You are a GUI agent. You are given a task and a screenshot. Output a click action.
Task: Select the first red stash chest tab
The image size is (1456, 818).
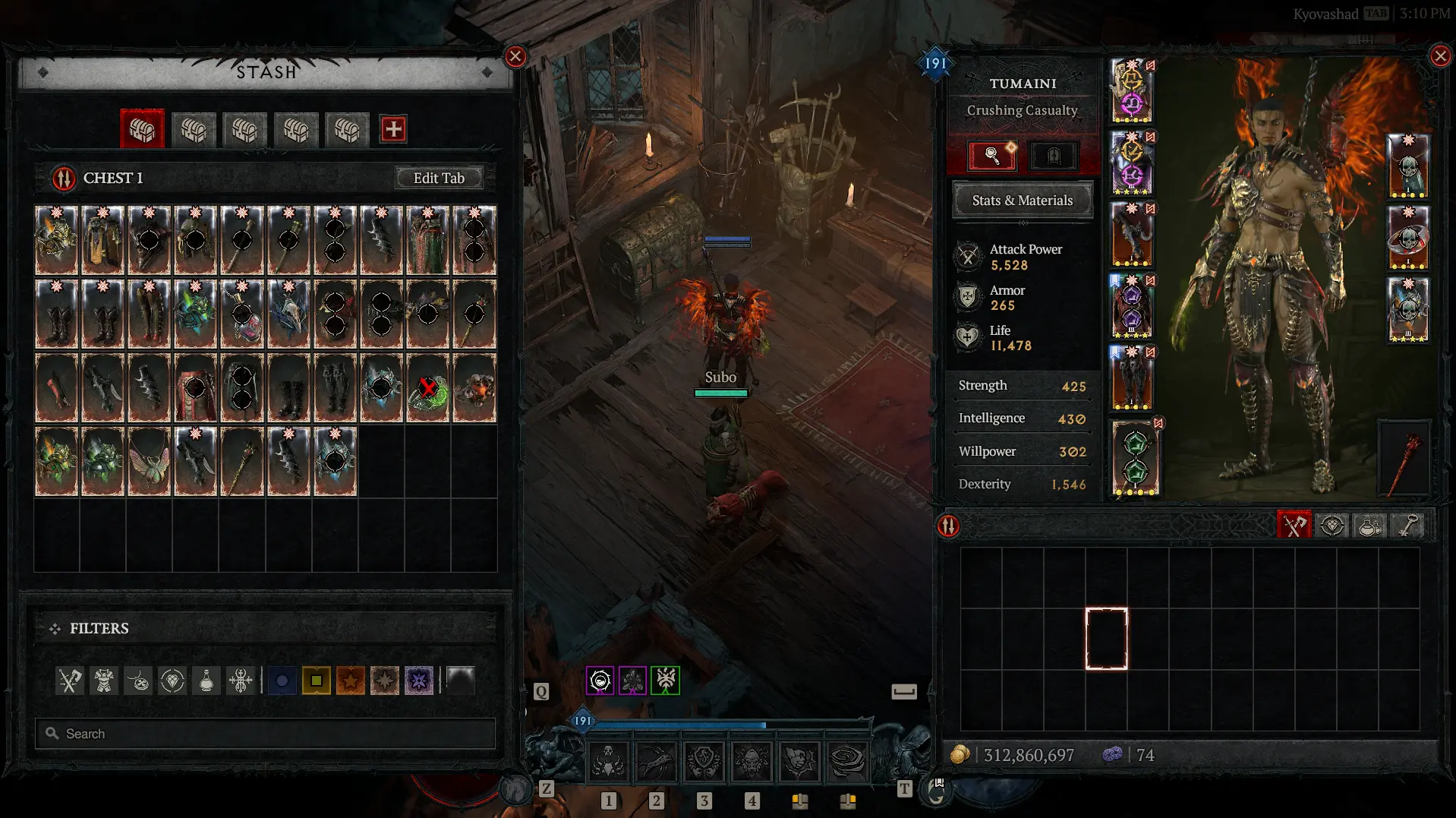[x=142, y=129]
